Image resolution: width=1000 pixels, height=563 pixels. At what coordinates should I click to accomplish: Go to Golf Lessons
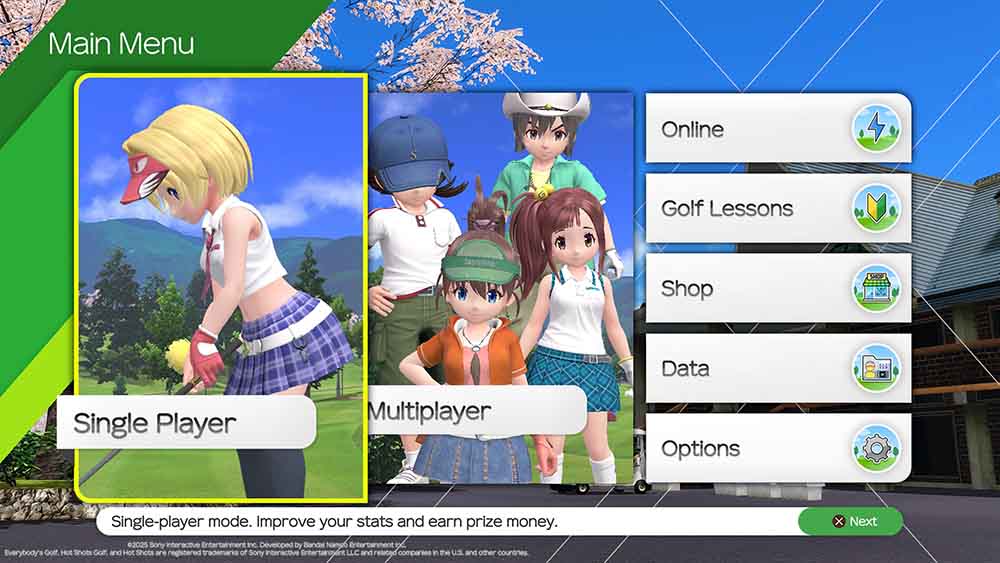(x=777, y=208)
